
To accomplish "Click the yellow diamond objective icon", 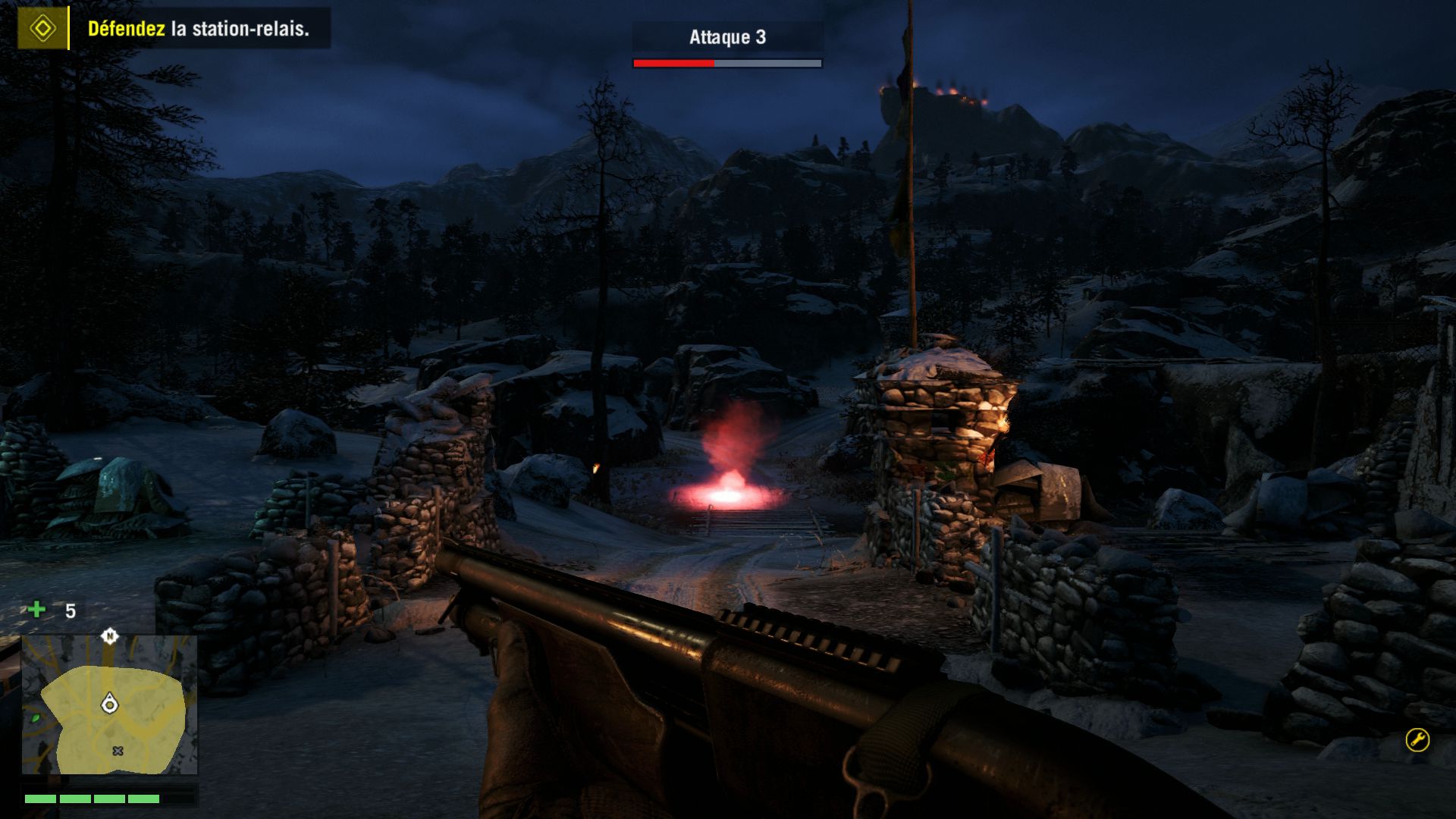I will click(42, 29).
